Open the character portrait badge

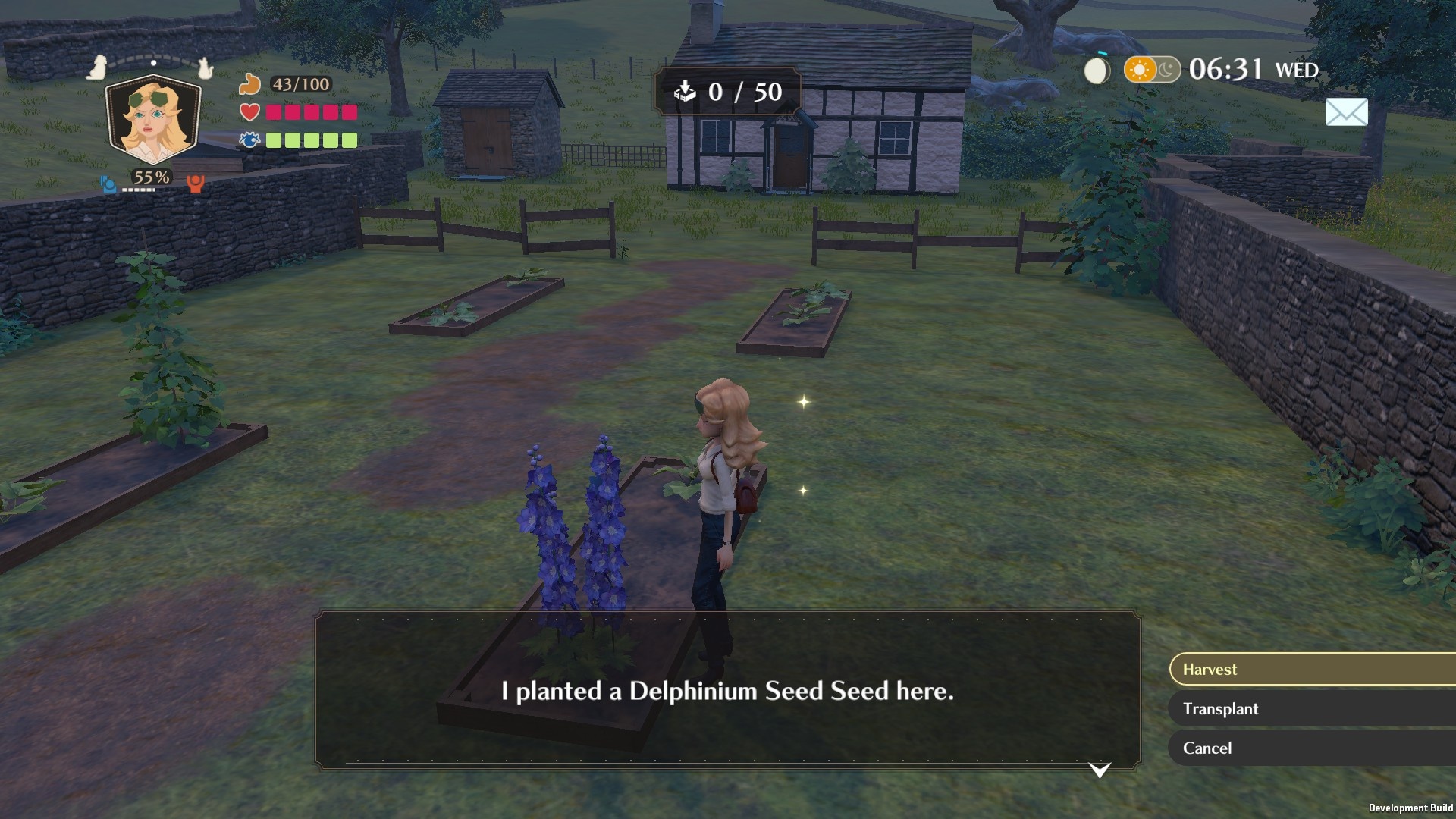pos(153,120)
